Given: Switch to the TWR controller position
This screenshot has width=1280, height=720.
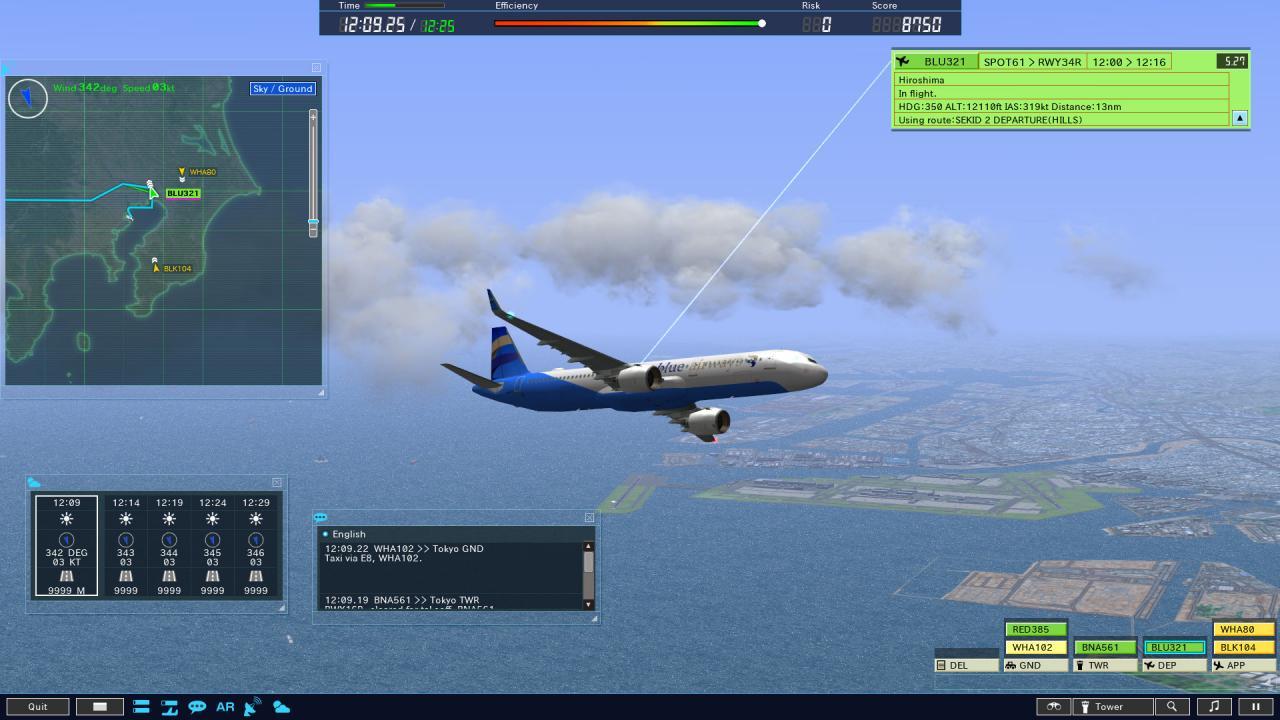Looking at the screenshot, I should click(x=1105, y=664).
